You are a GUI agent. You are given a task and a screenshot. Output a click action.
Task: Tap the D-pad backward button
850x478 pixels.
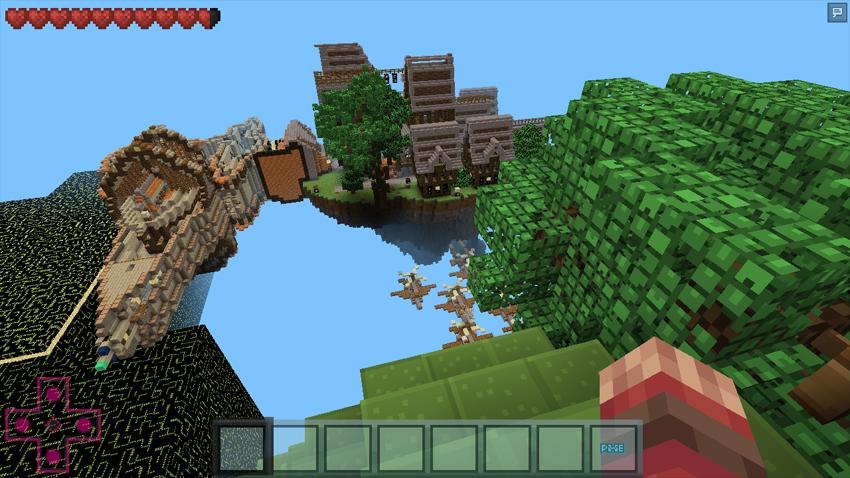[x=51, y=457]
